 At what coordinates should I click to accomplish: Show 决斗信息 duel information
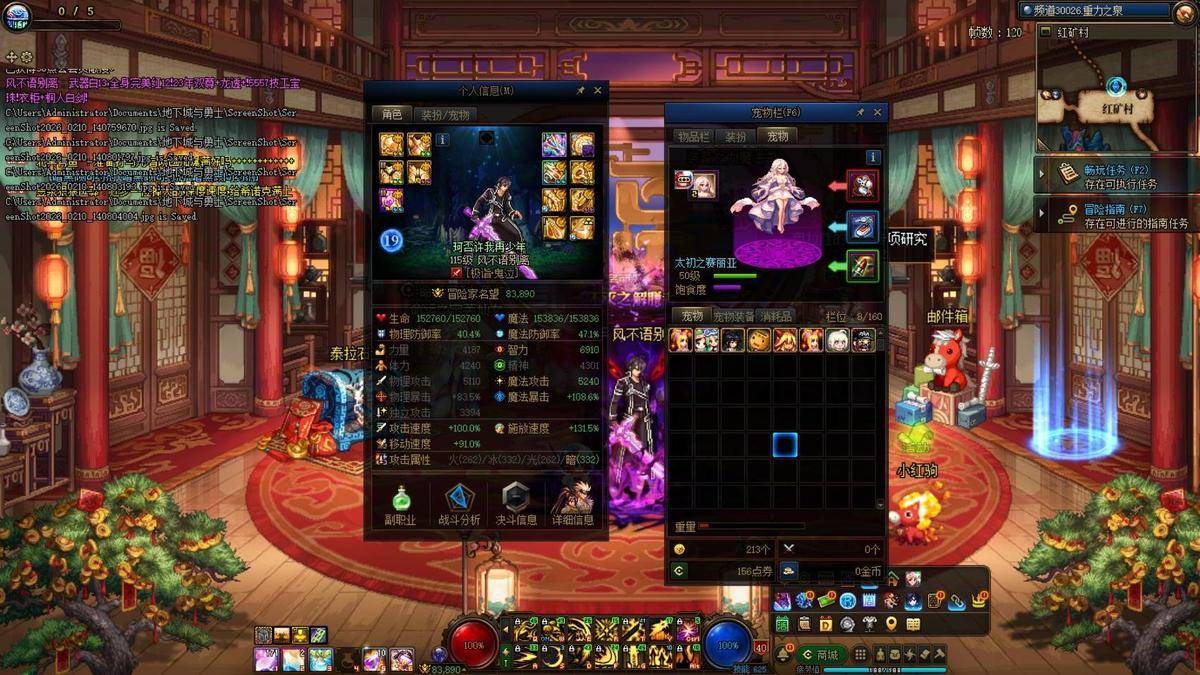click(x=517, y=506)
